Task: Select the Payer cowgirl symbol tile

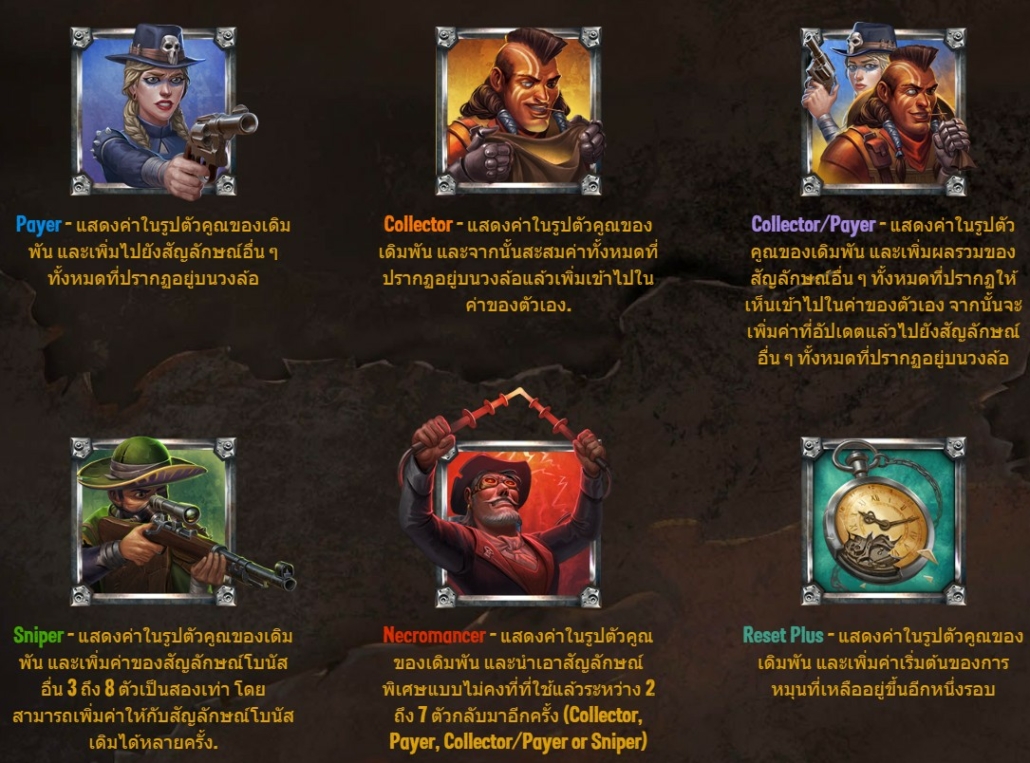Action: pos(153,111)
